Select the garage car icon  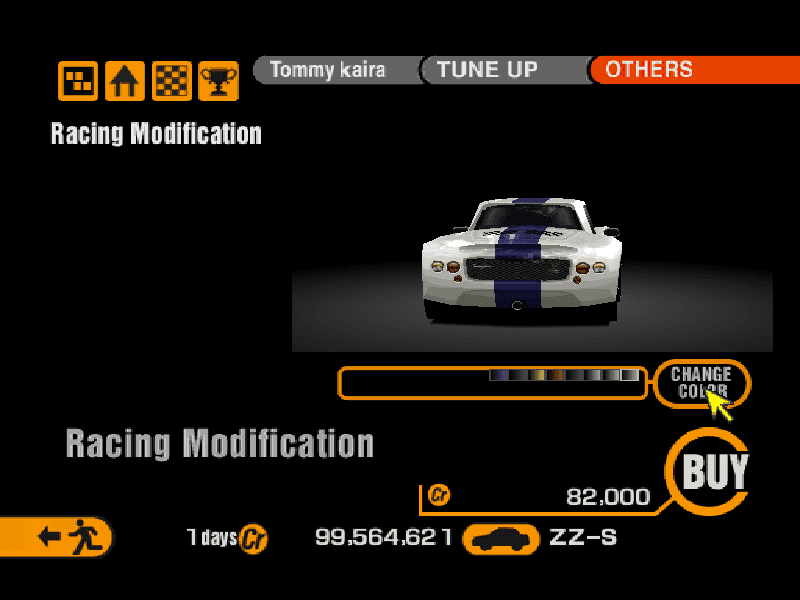coord(504,539)
